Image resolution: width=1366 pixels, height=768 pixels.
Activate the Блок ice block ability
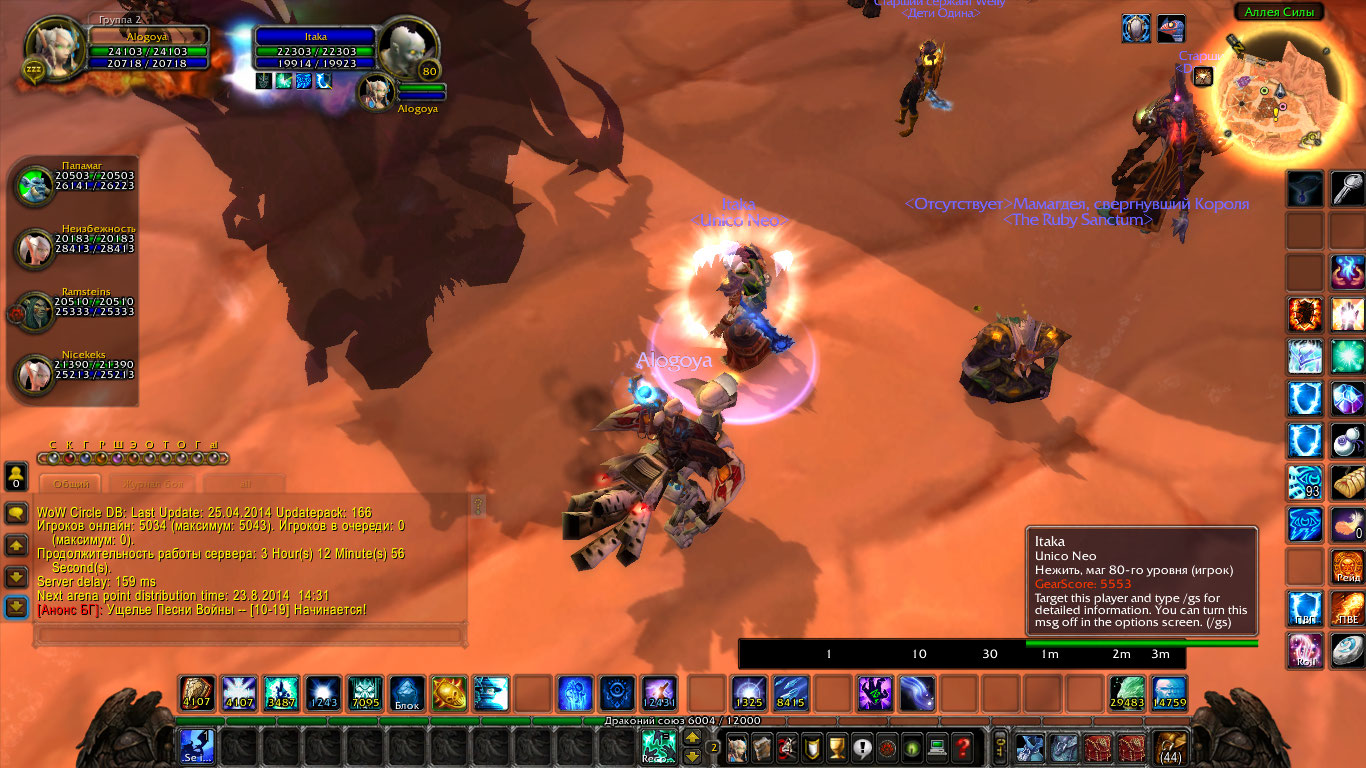click(x=407, y=693)
